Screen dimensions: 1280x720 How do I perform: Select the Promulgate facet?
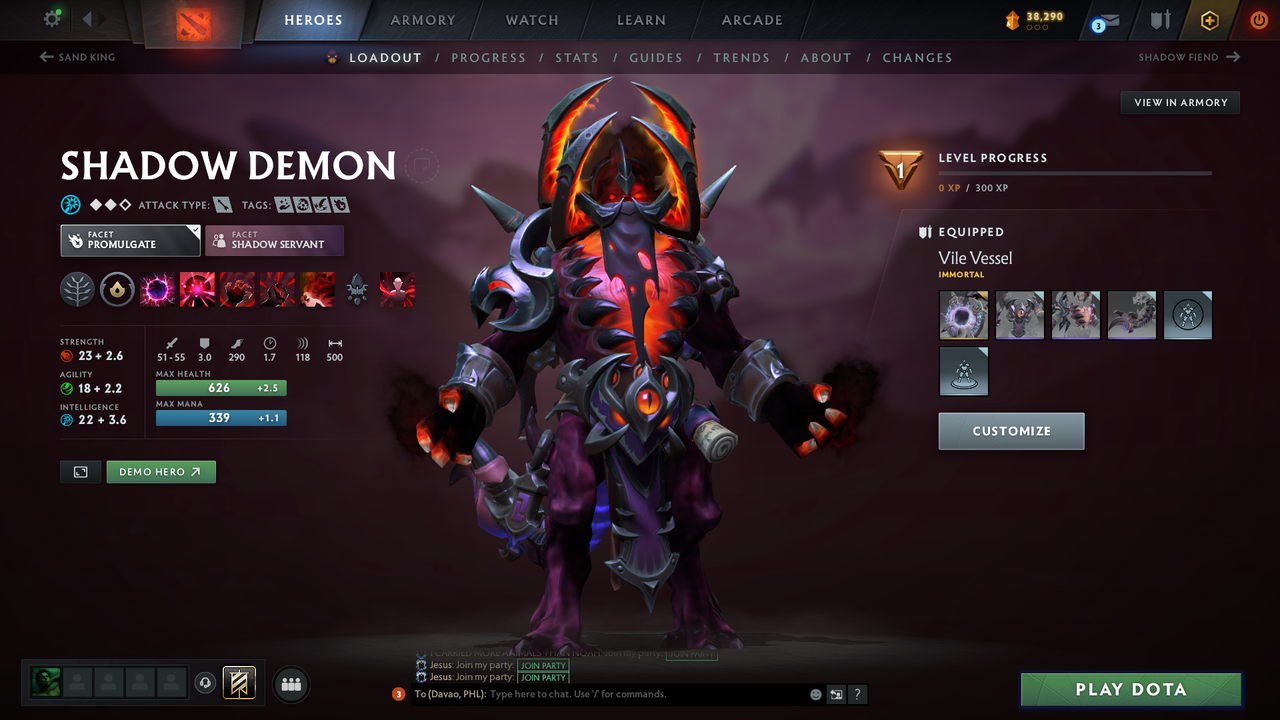click(x=129, y=240)
